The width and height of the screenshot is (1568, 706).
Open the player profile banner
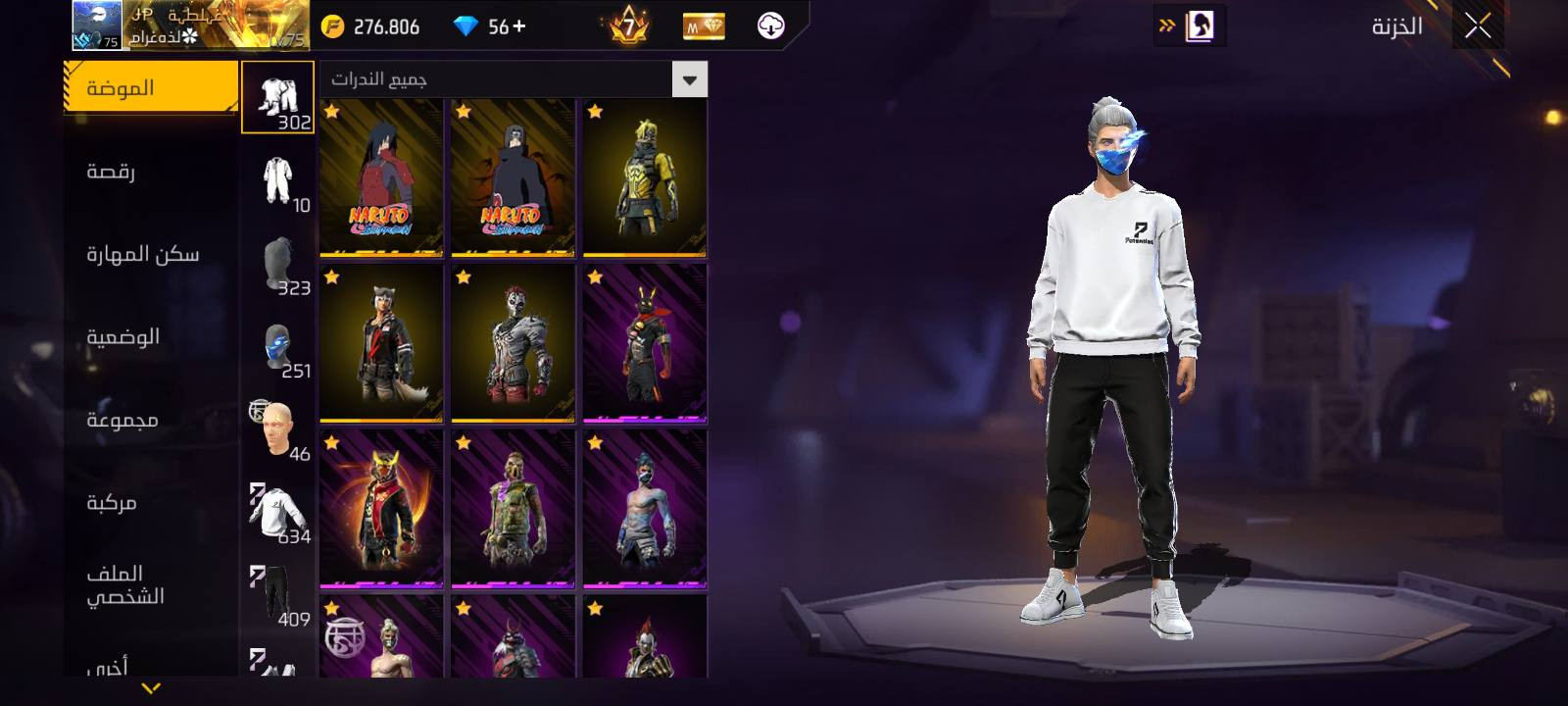click(191, 25)
